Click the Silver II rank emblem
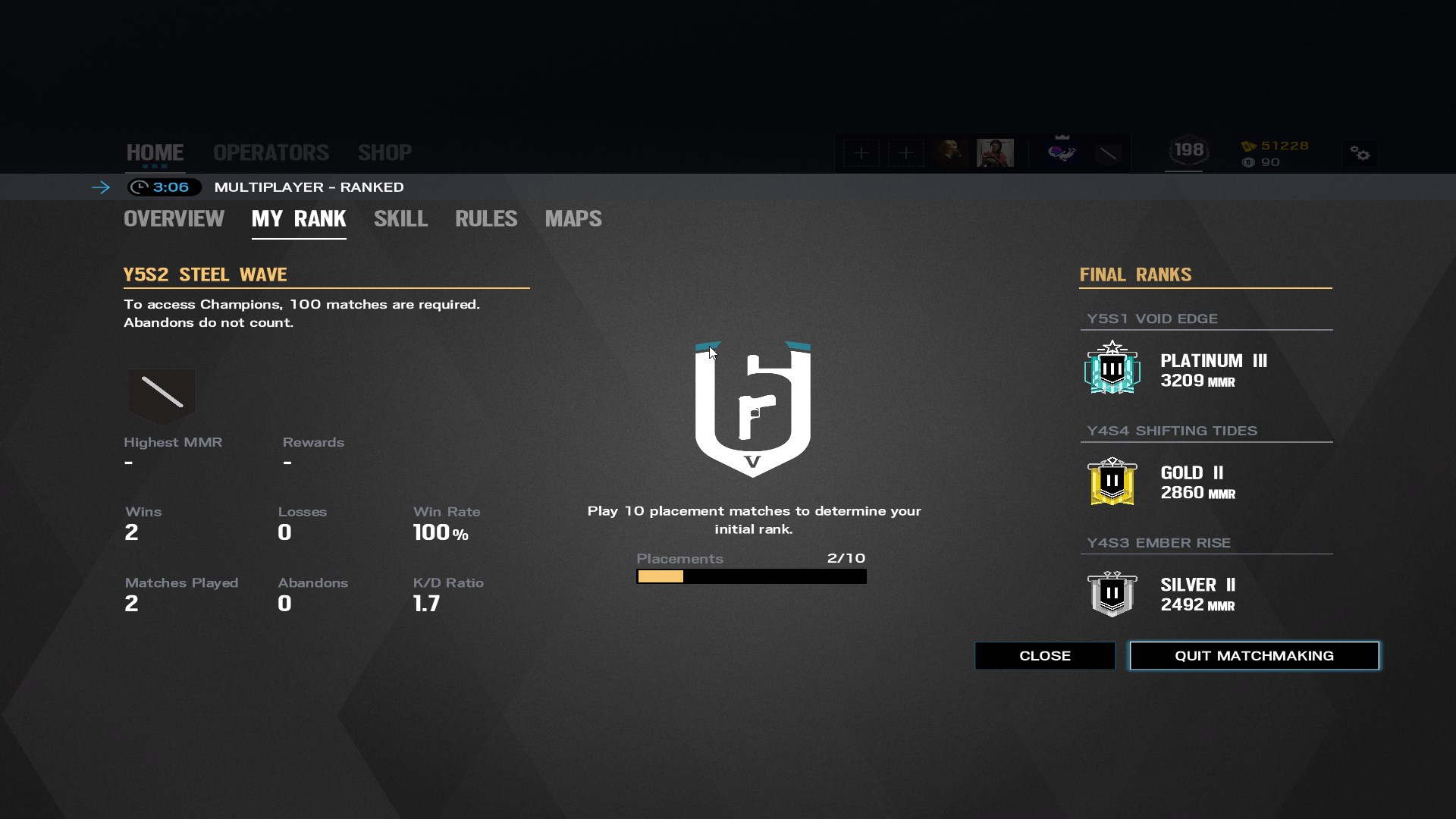This screenshot has height=819, width=1456. 1112,593
